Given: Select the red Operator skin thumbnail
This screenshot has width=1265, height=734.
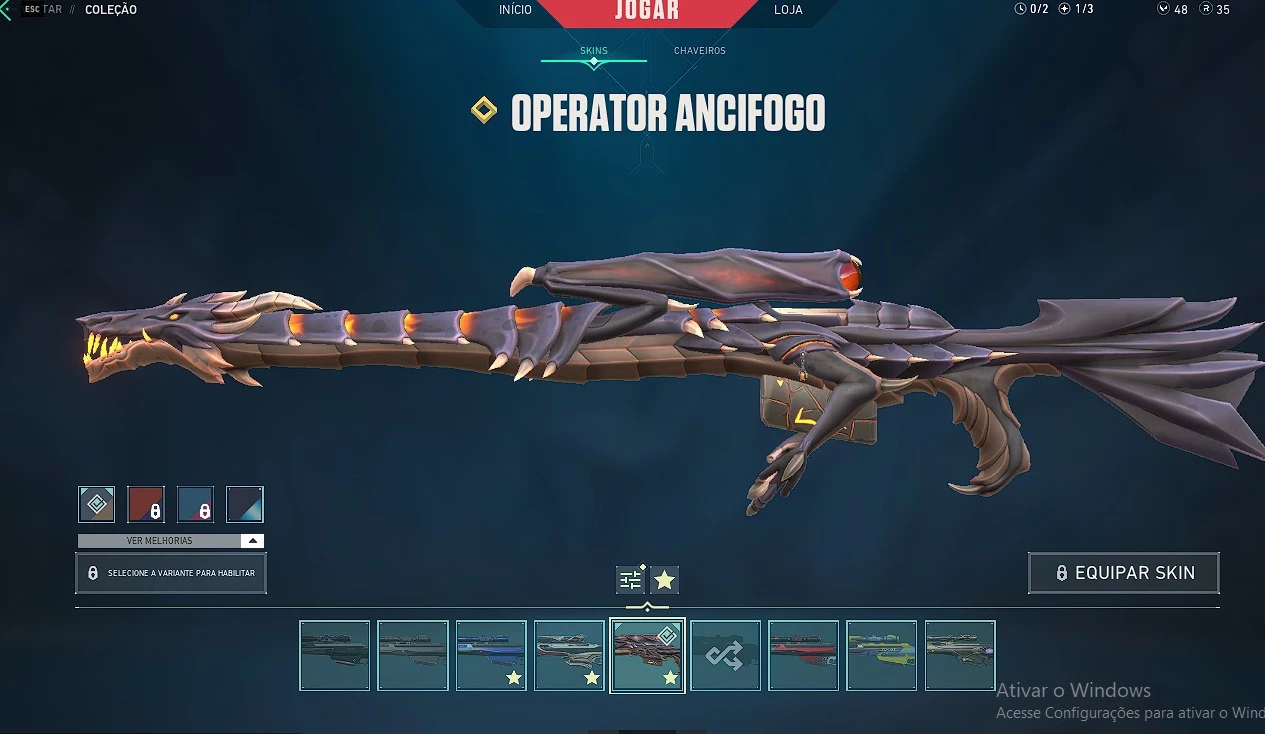Looking at the screenshot, I should 803,655.
